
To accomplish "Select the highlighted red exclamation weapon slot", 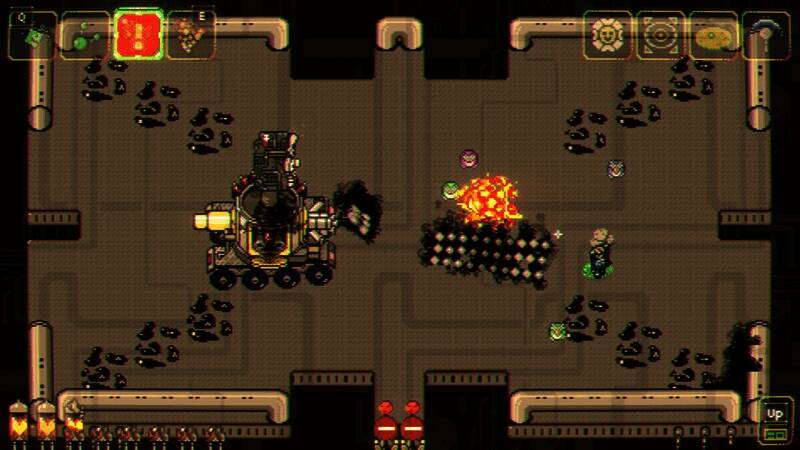I will click(137, 36).
